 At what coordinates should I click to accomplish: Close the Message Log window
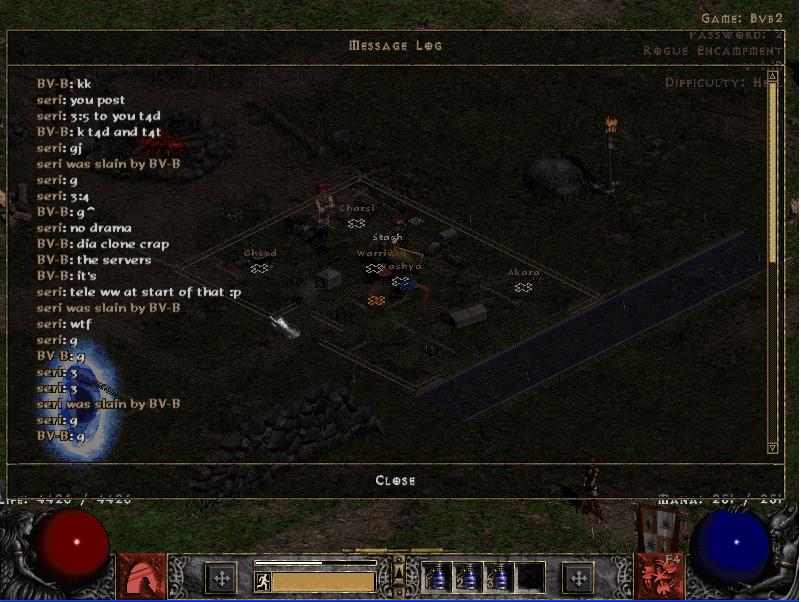[x=395, y=480]
